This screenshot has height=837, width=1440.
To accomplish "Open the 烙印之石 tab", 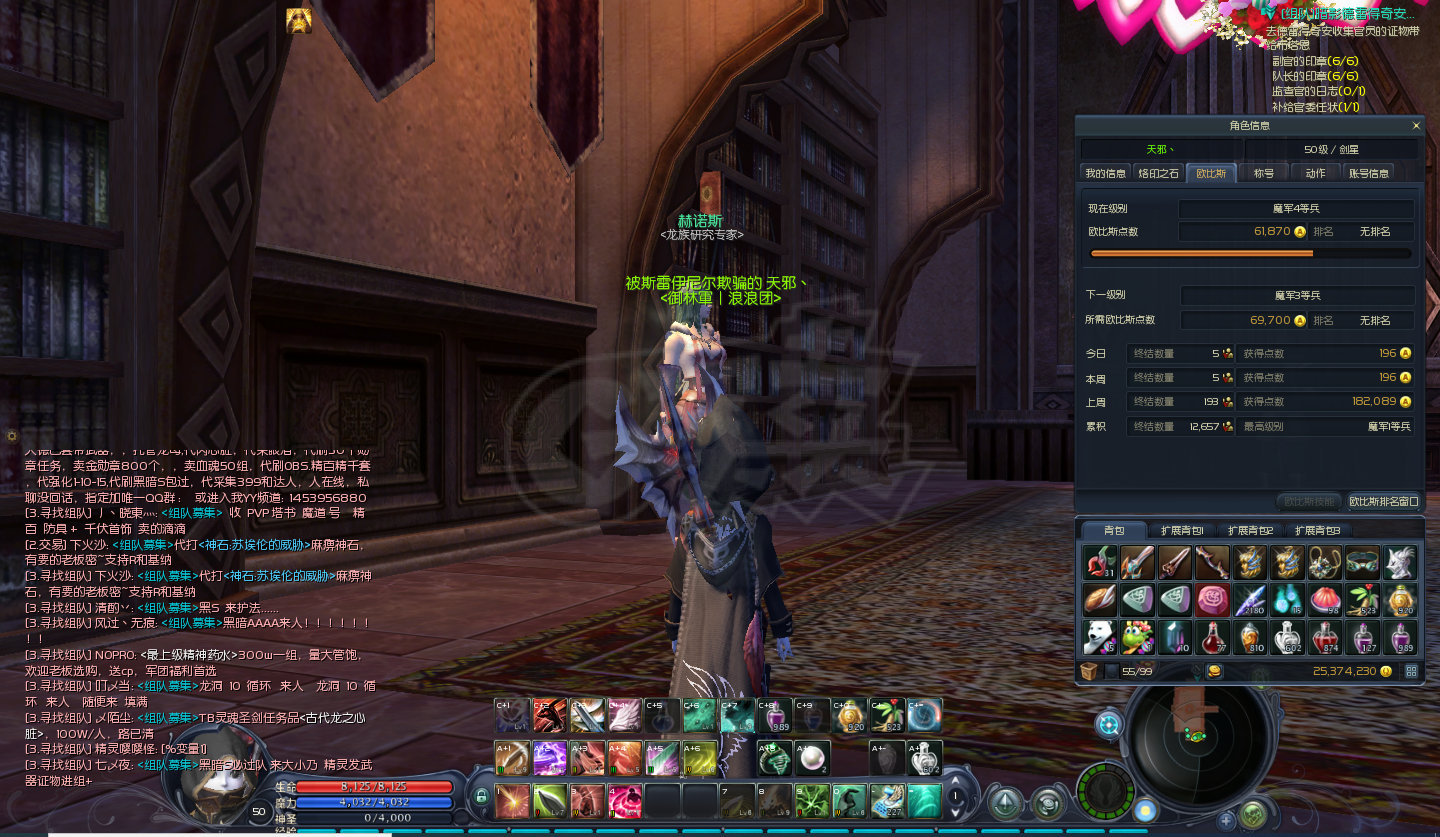I will click(1159, 173).
